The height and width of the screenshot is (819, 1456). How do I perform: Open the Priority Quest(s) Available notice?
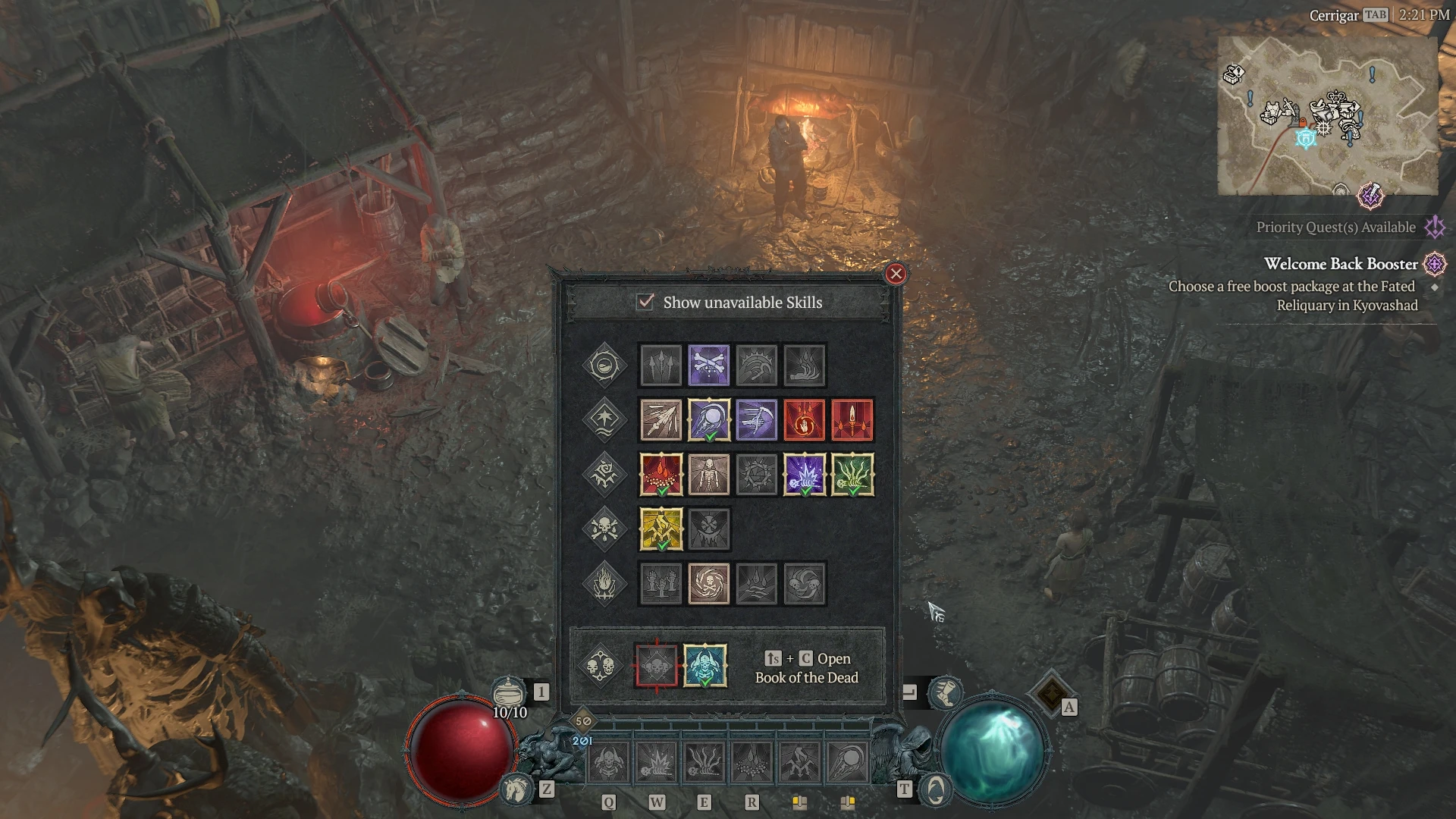(x=1335, y=227)
